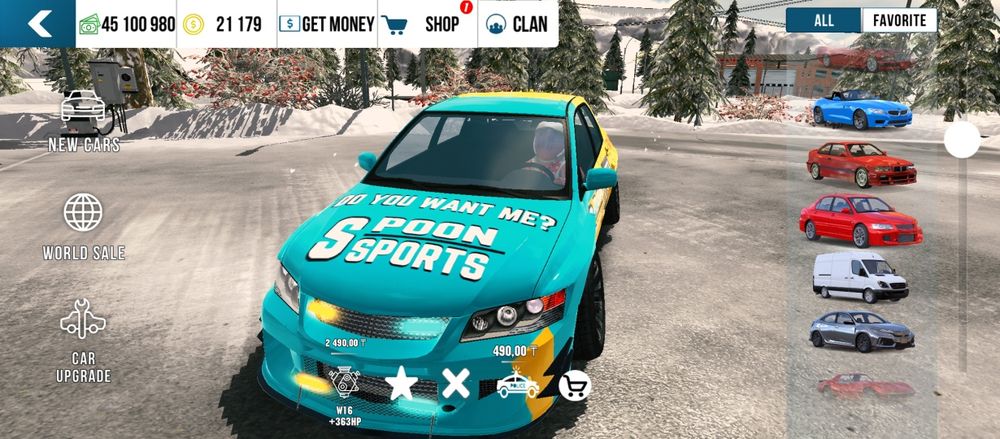Click the shopping cart icon

coord(574,385)
